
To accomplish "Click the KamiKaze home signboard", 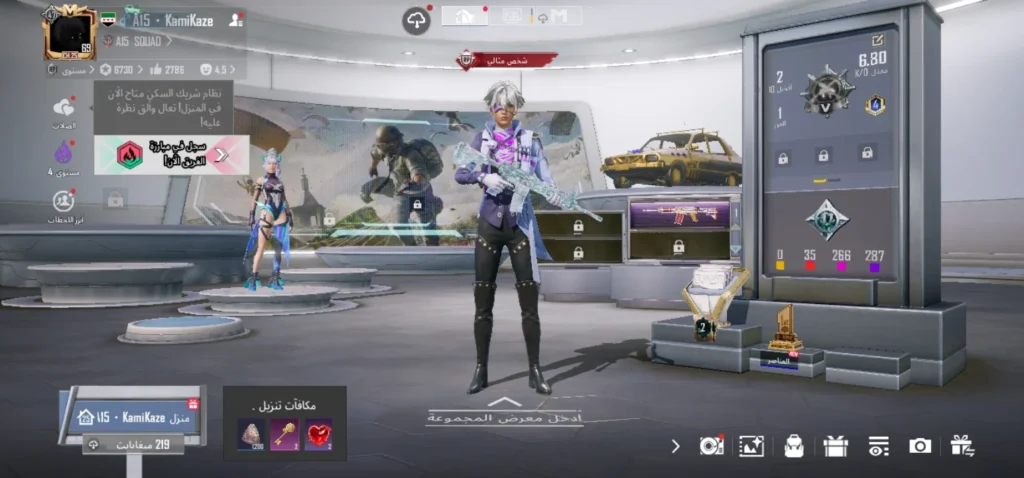I will pyautogui.click(x=132, y=416).
